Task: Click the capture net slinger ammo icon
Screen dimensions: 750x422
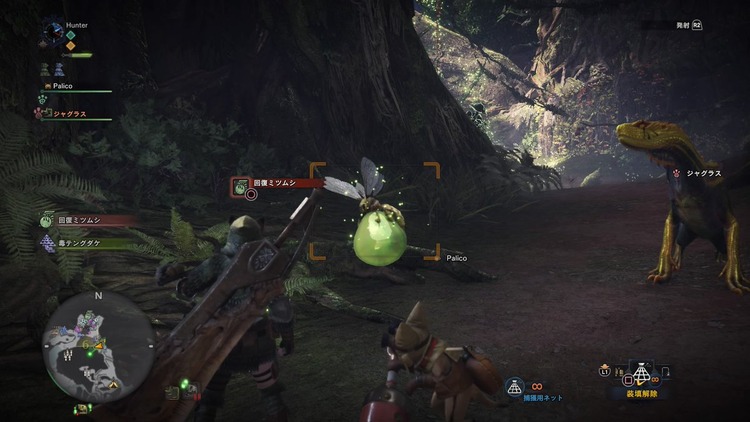Action: [x=515, y=386]
